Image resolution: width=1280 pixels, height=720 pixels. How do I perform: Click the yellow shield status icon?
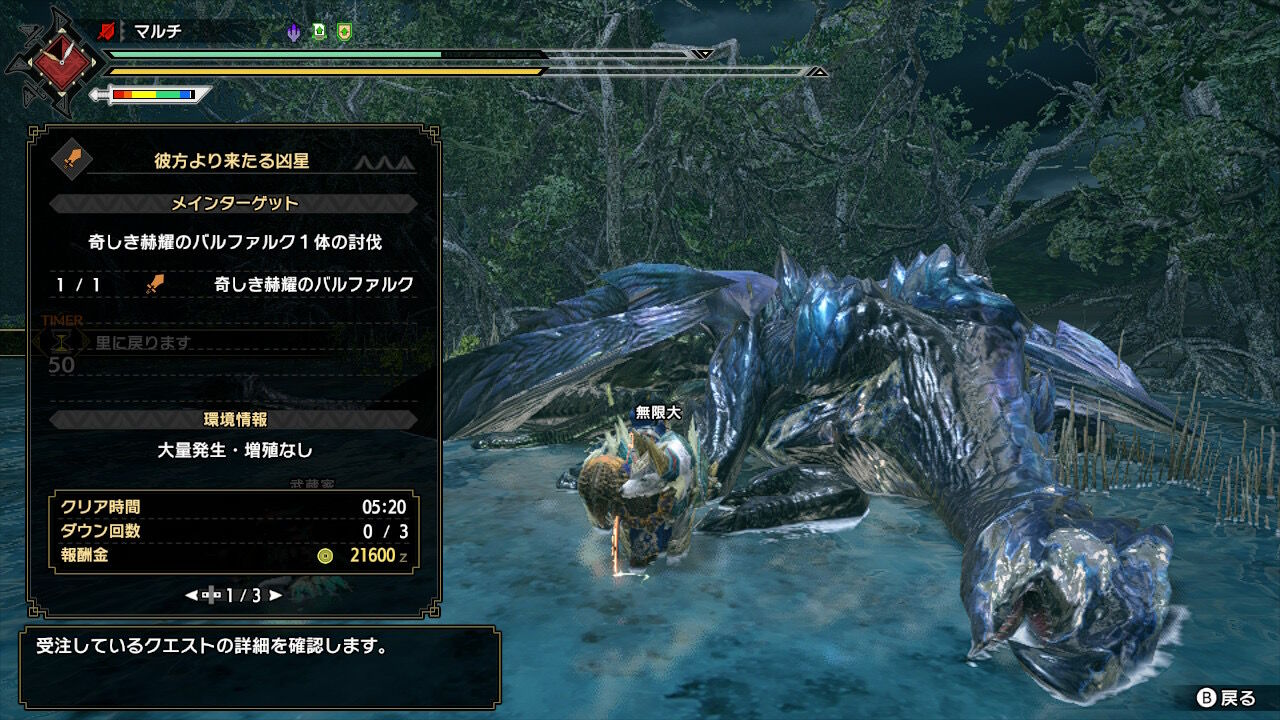[x=344, y=32]
